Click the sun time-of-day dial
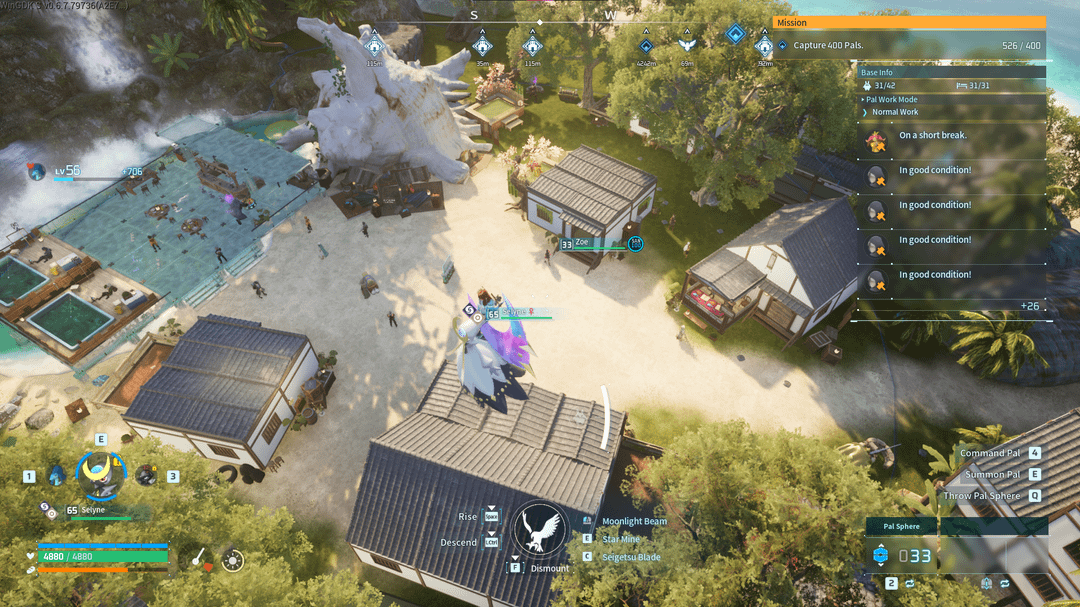1080x607 pixels. (x=233, y=561)
